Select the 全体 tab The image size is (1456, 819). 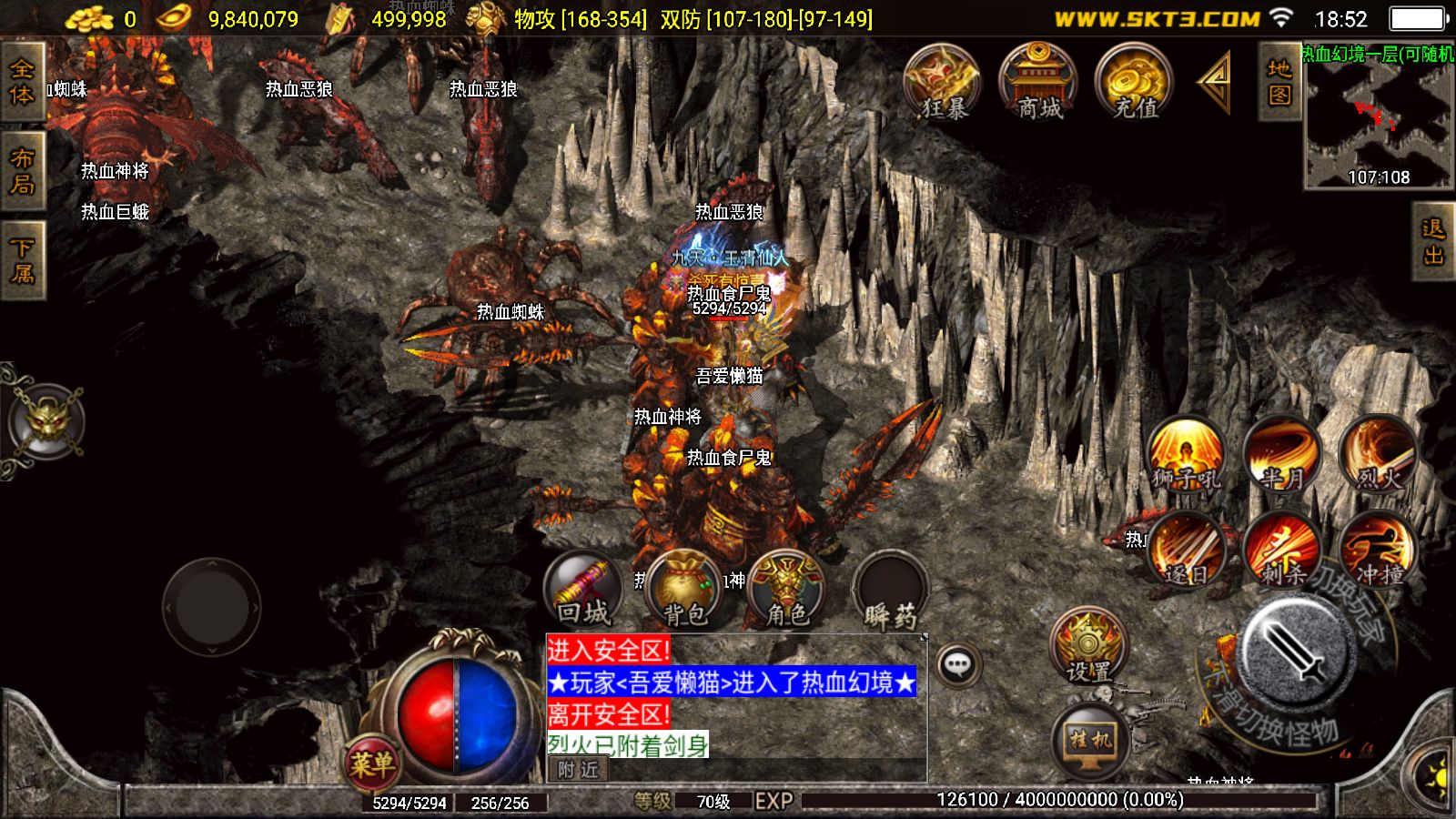point(22,82)
